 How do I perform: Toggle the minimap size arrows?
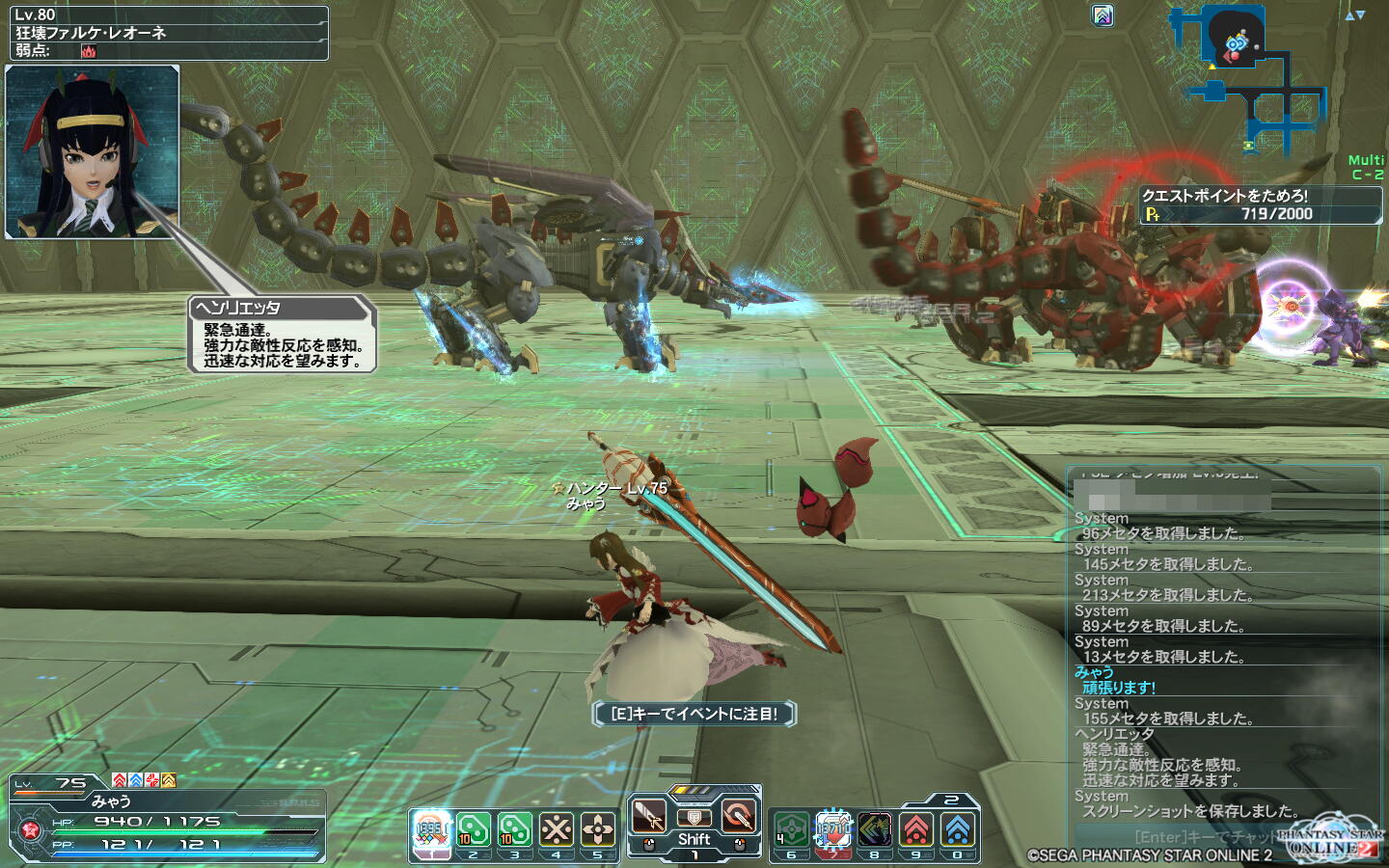(1355, 15)
